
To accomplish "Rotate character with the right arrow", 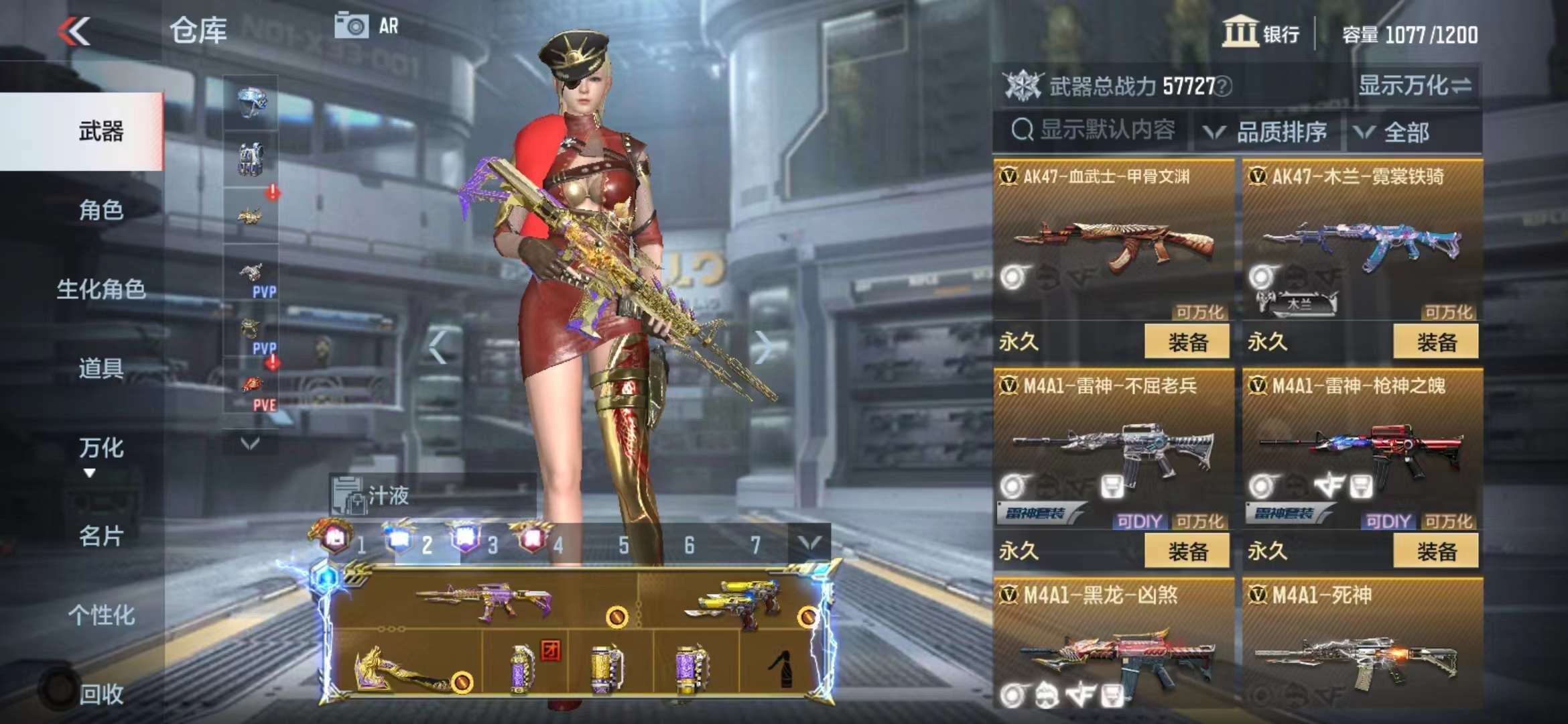I will point(763,347).
